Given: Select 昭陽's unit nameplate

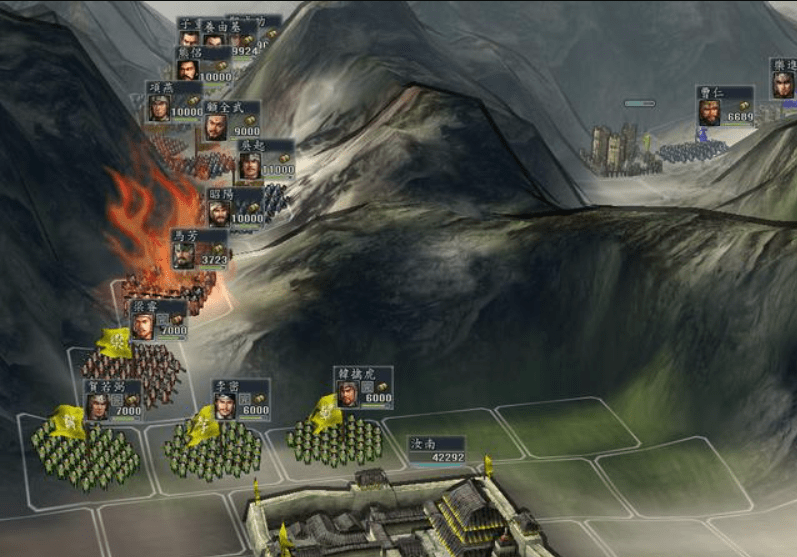Looking at the screenshot, I should pyautogui.click(x=236, y=207).
